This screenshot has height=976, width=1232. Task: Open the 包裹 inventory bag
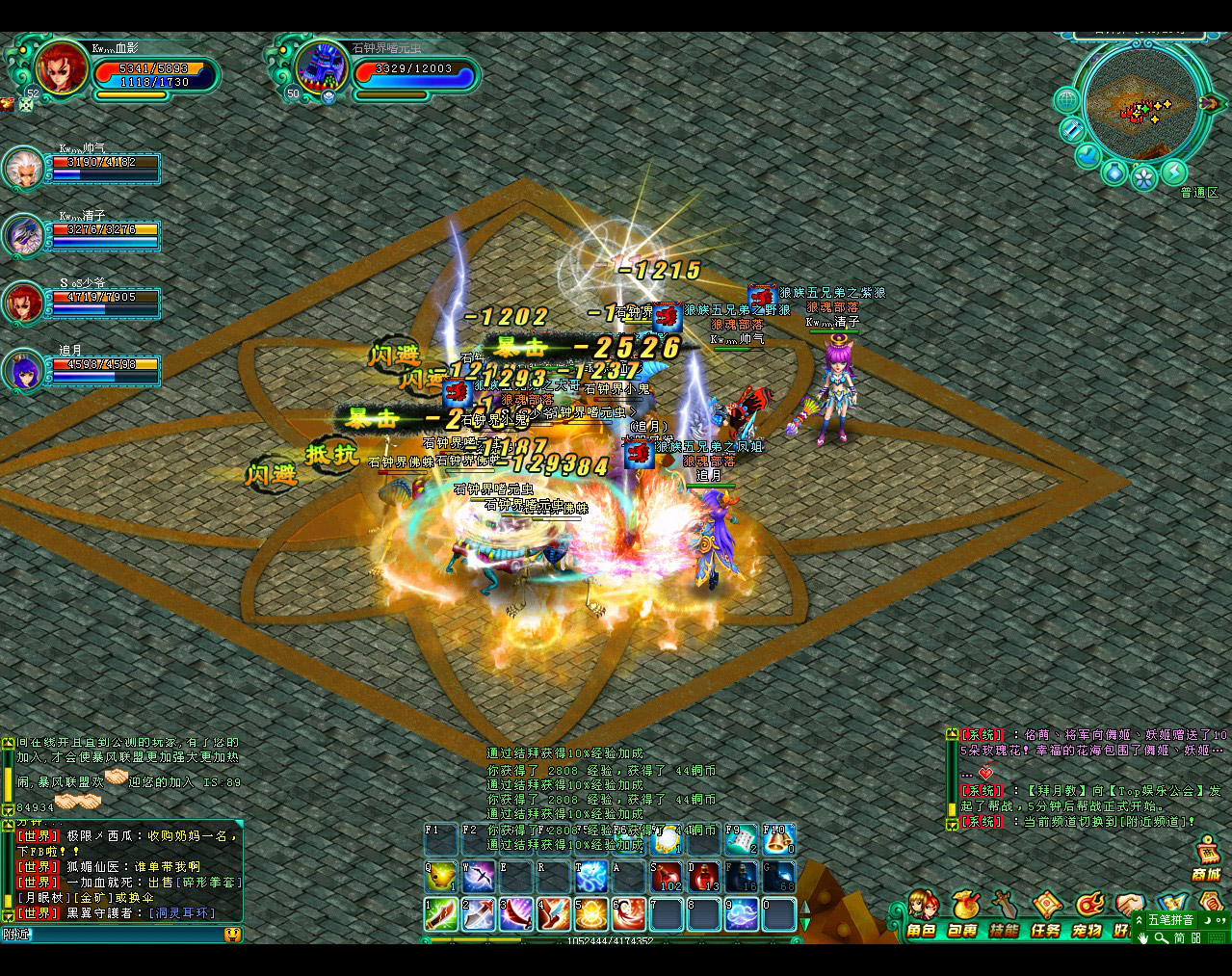(x=962, y=913)
